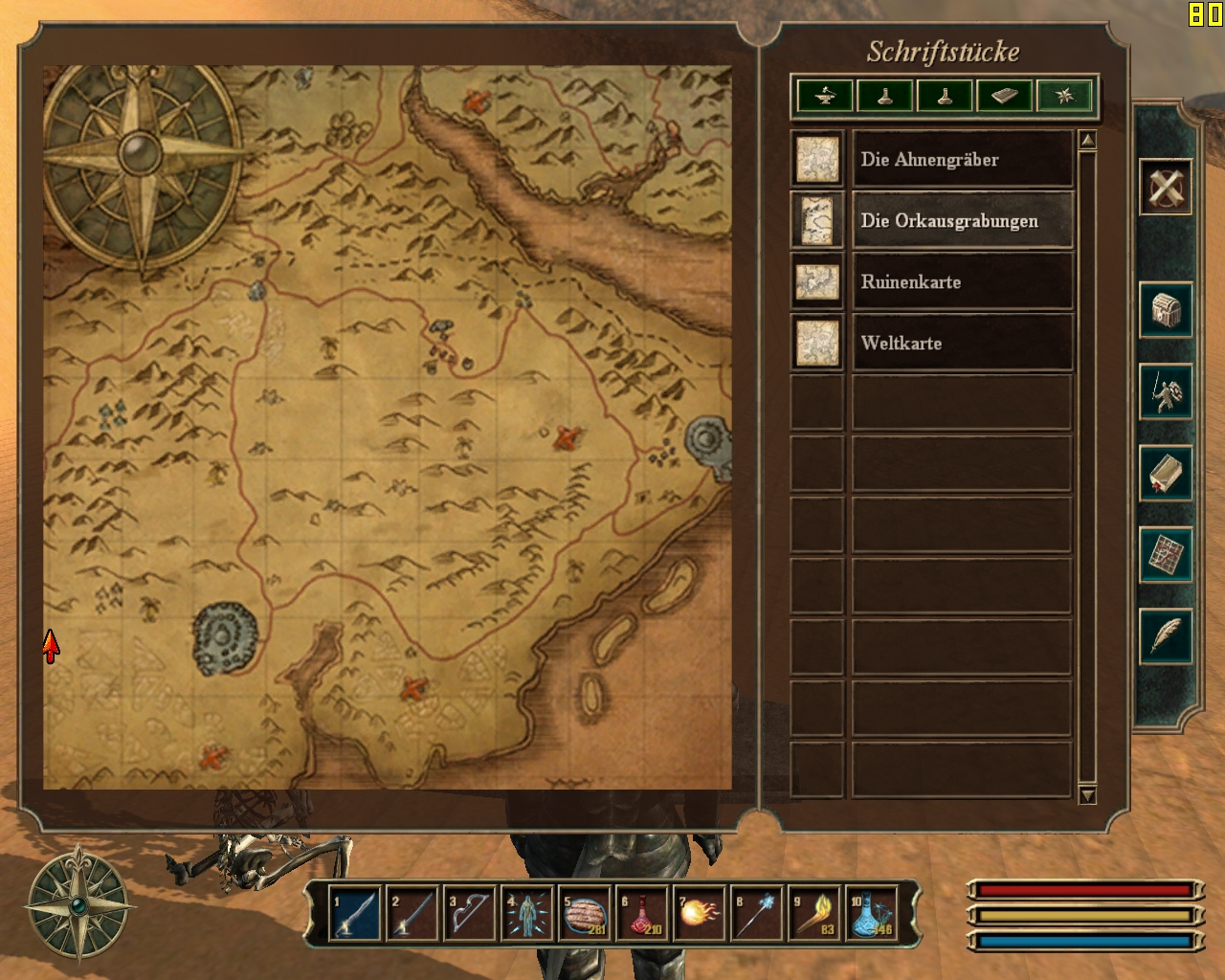1225x980 pixels.
Task: Select the torch in hotbar slot 9
Action: (x=813, y=913)
